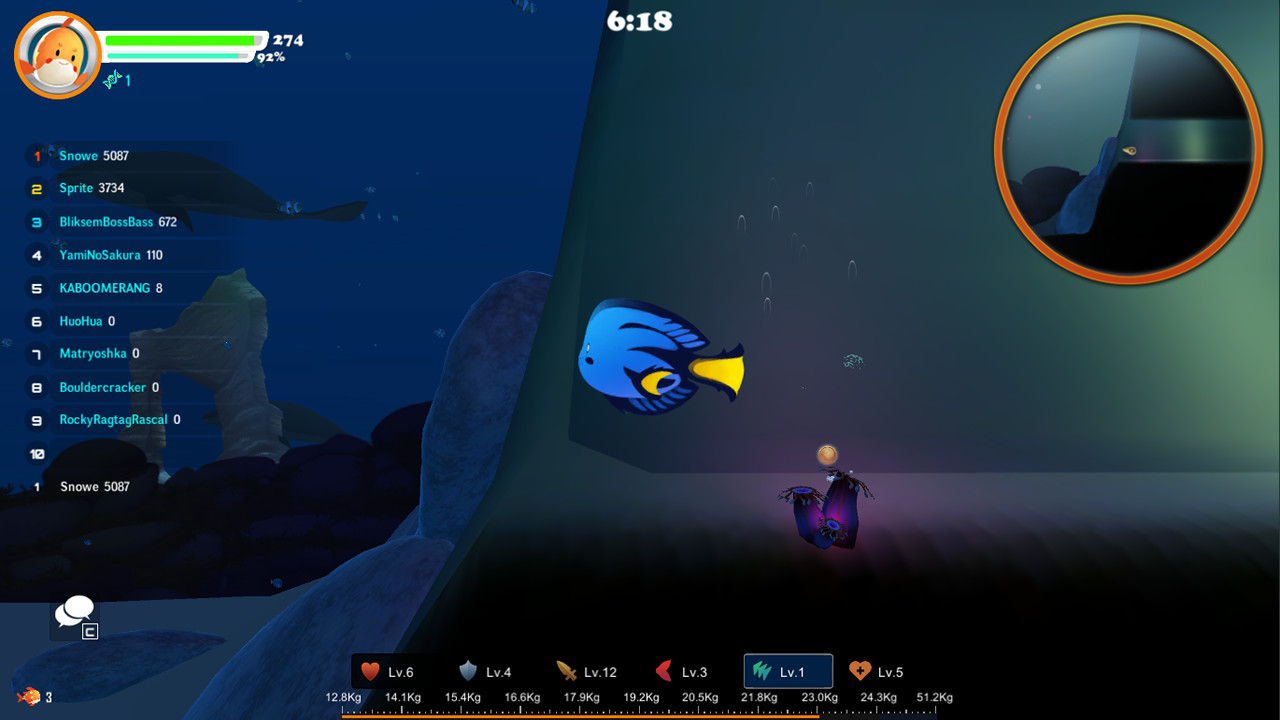Click the DNA counter icon near the avatar

click(x=113, y=80)
